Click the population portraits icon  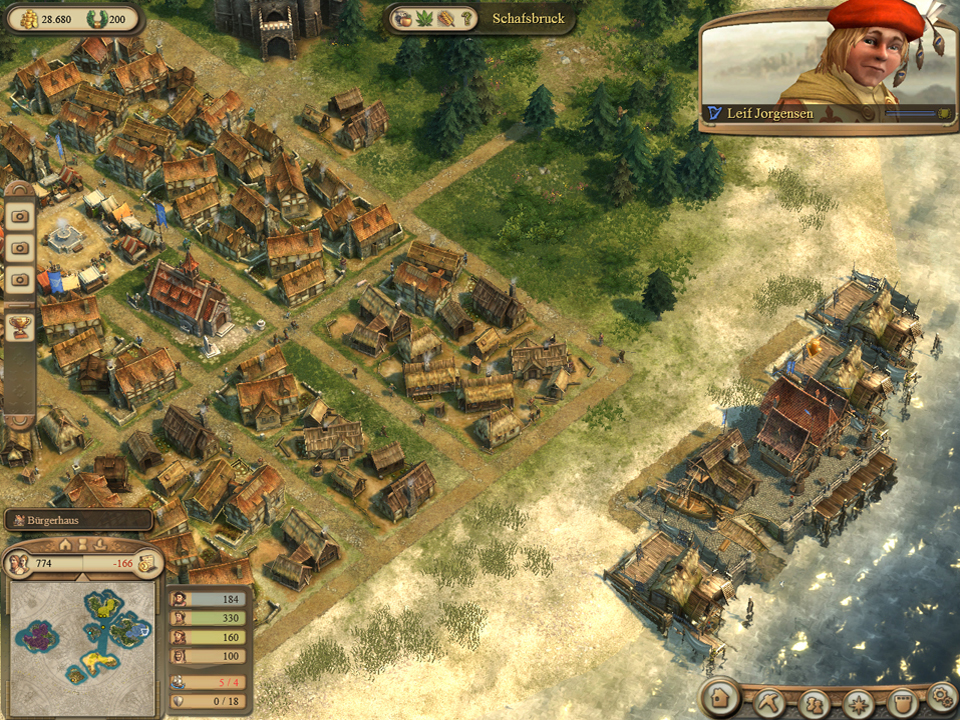(17, 564)
